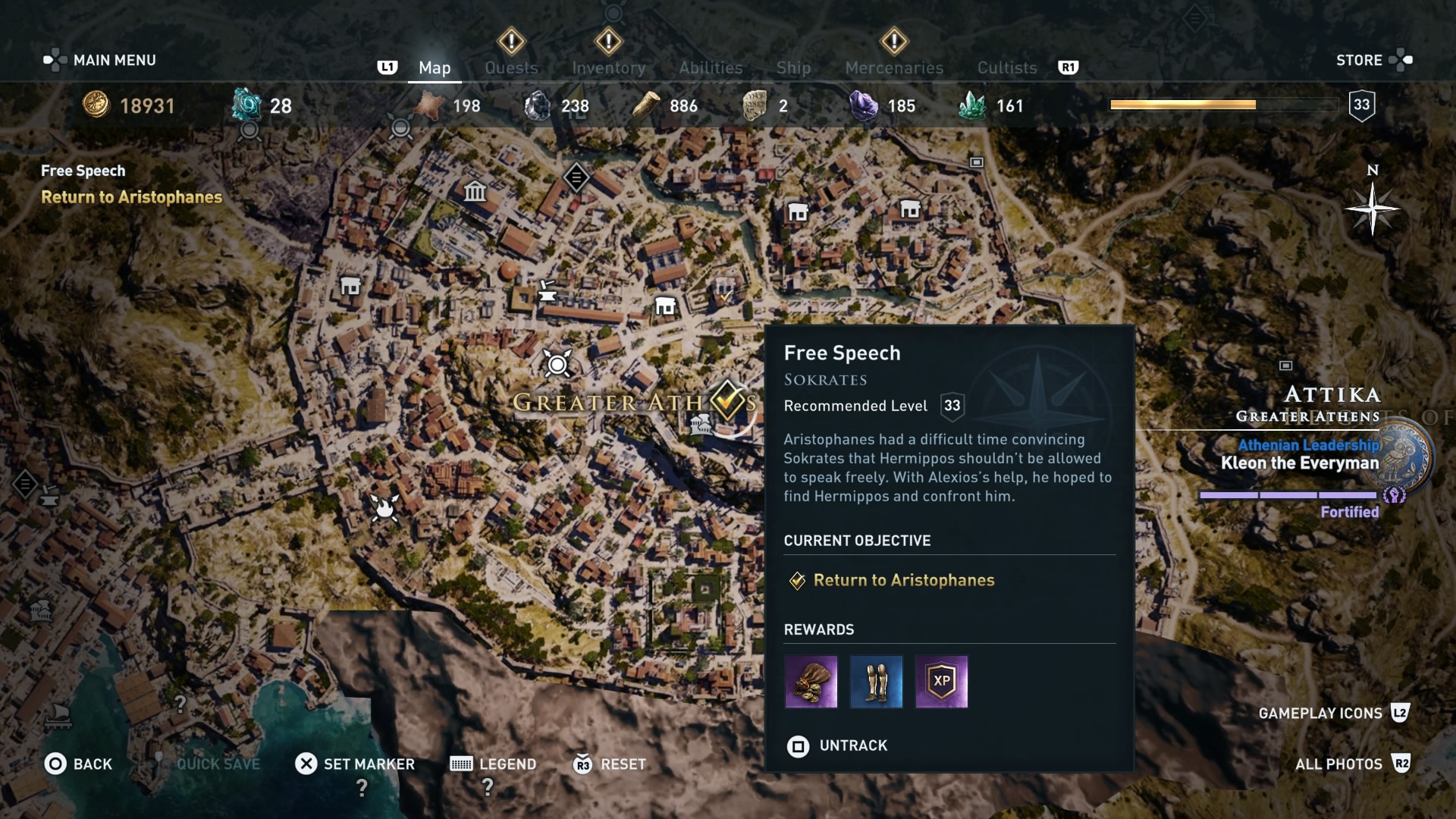Select the blacksmith anvil map marker
This screenshot has width=1456, height=819.
(547, 290)
